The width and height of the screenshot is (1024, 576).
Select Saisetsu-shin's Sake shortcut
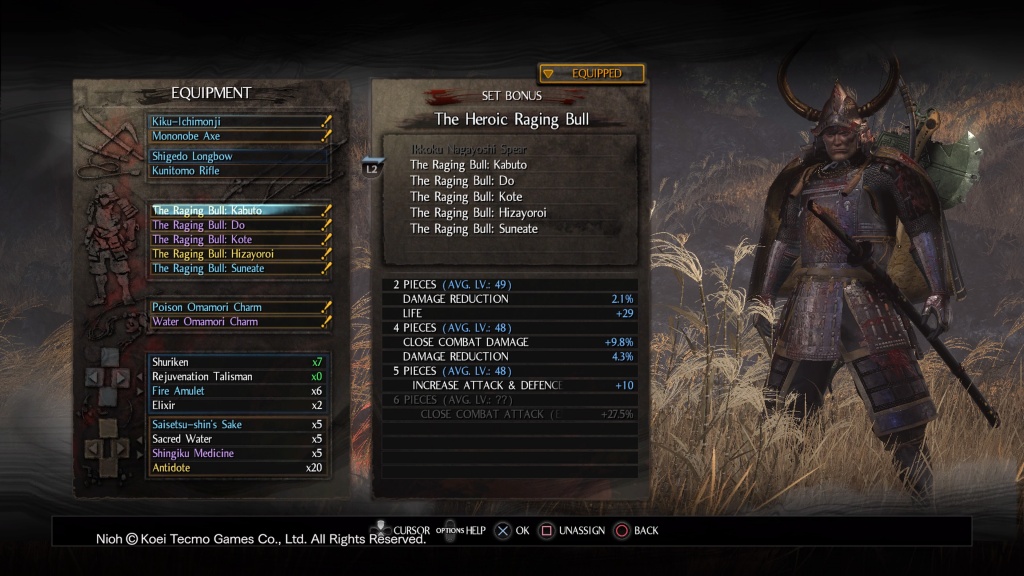click(x=238, y=425)
